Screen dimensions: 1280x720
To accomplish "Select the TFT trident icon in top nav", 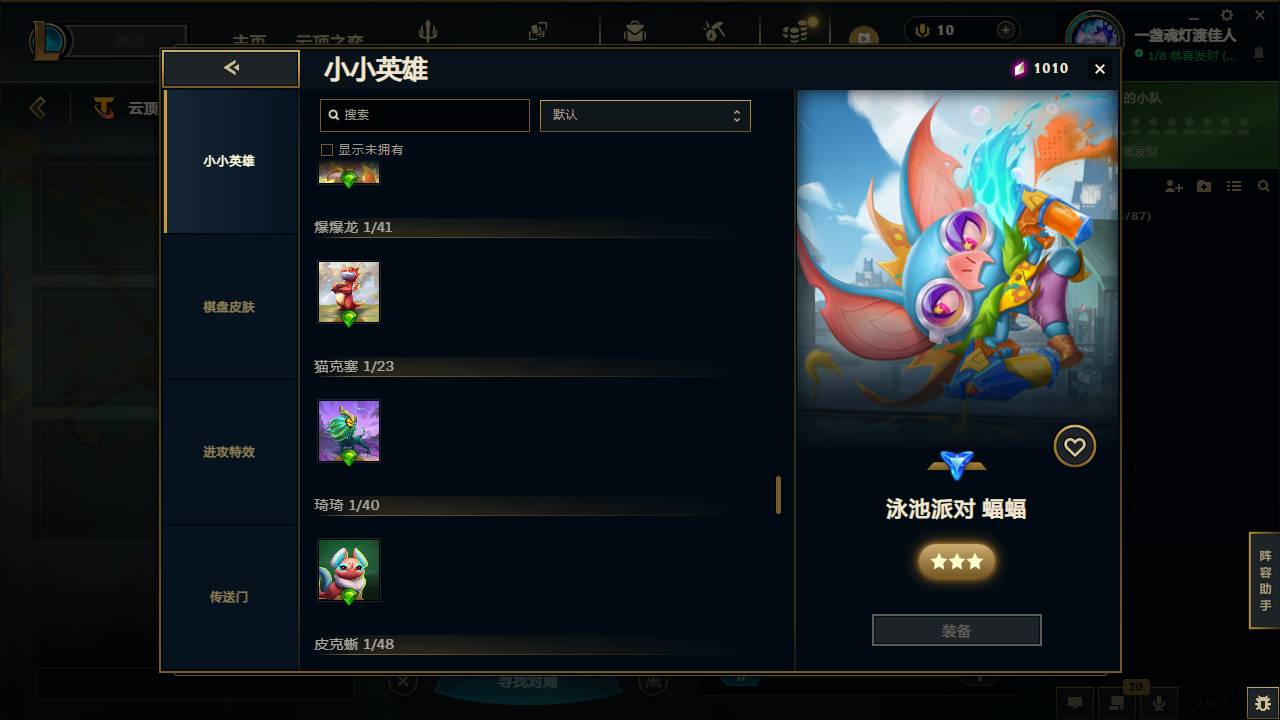I will tap(428, 30).
